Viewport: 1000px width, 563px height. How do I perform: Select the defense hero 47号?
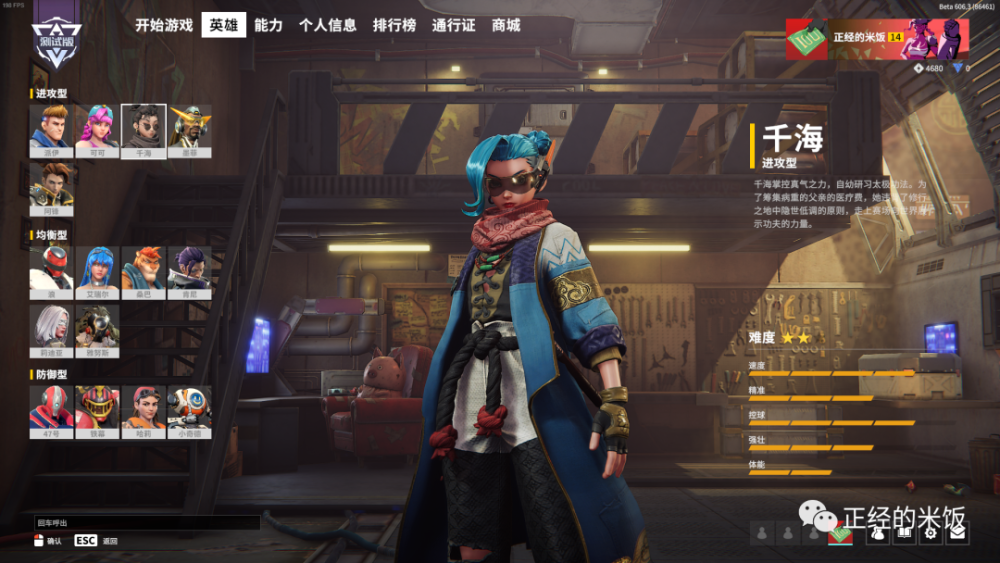tap(50, 408)
